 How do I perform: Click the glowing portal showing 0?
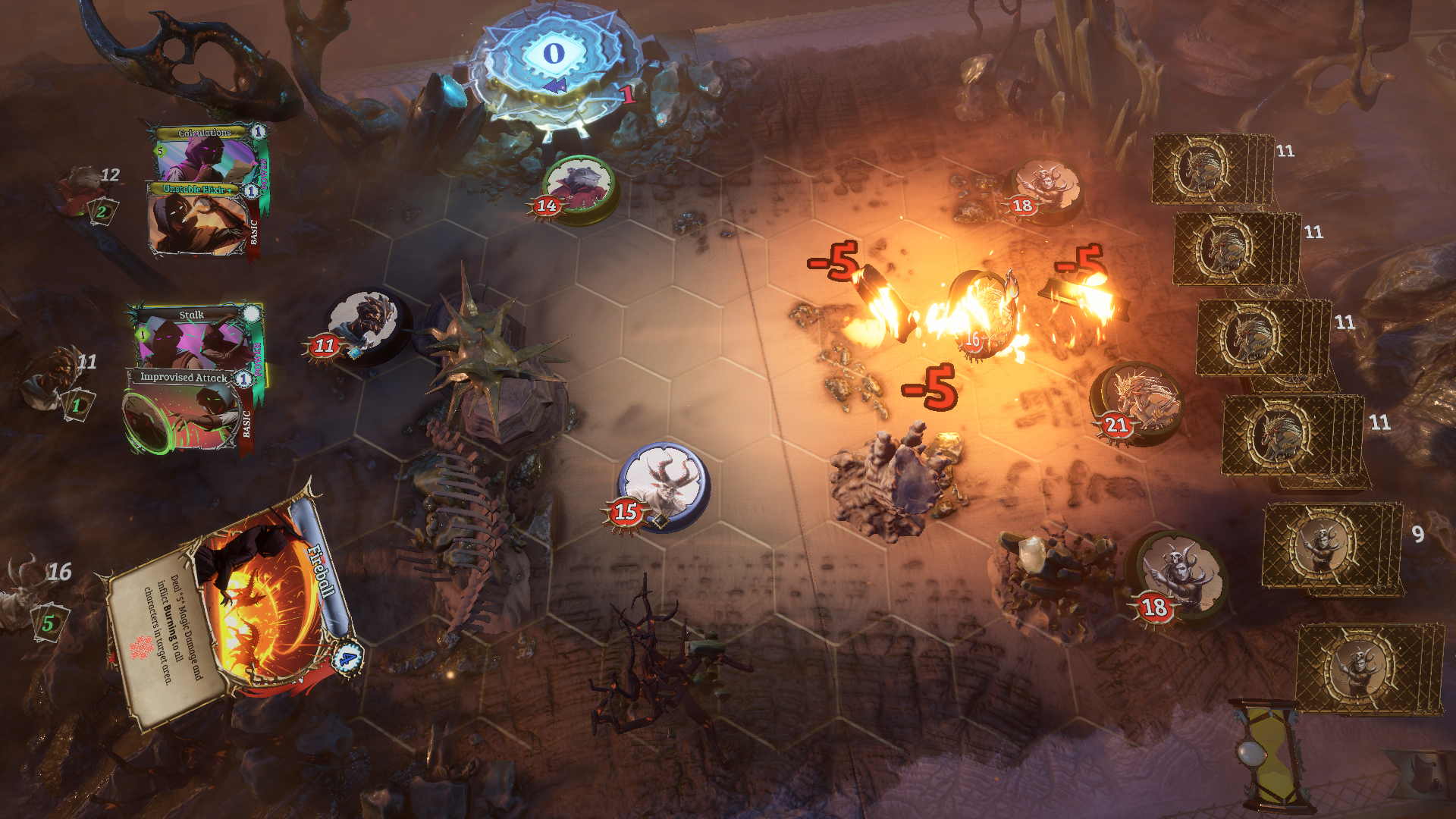tap(553, 54)
